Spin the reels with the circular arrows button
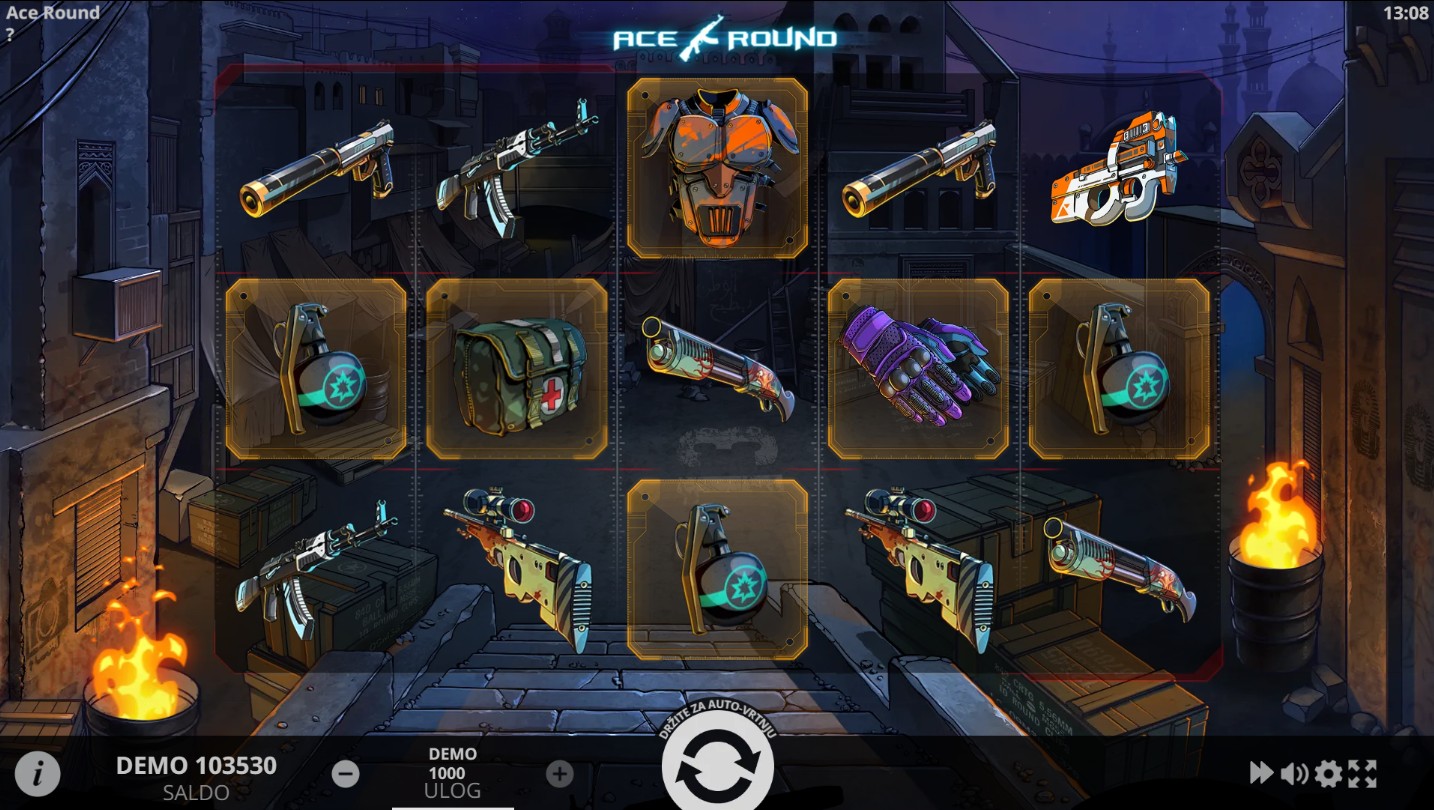The width and height of the screenshot is (1434, 810). tap(717, 768)
